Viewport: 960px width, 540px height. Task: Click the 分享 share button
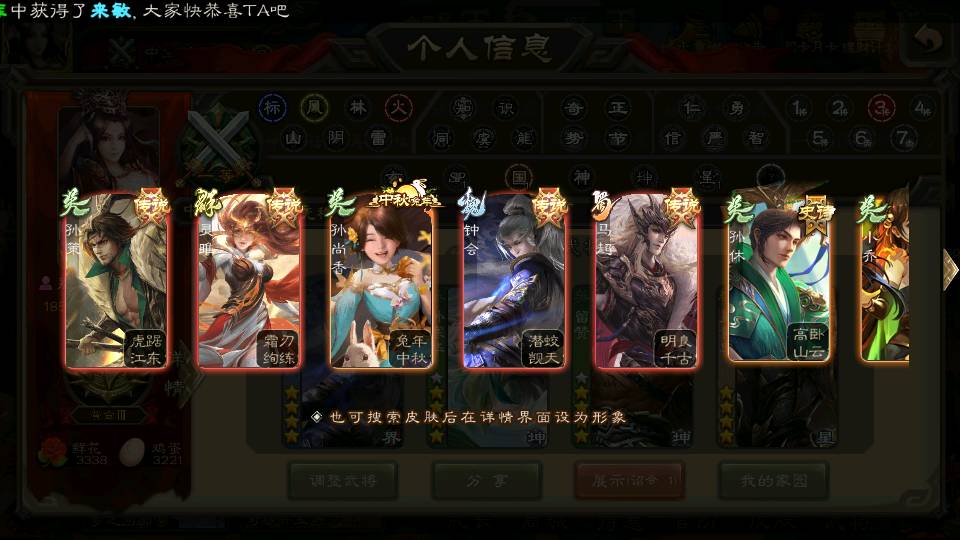(486, 480)
